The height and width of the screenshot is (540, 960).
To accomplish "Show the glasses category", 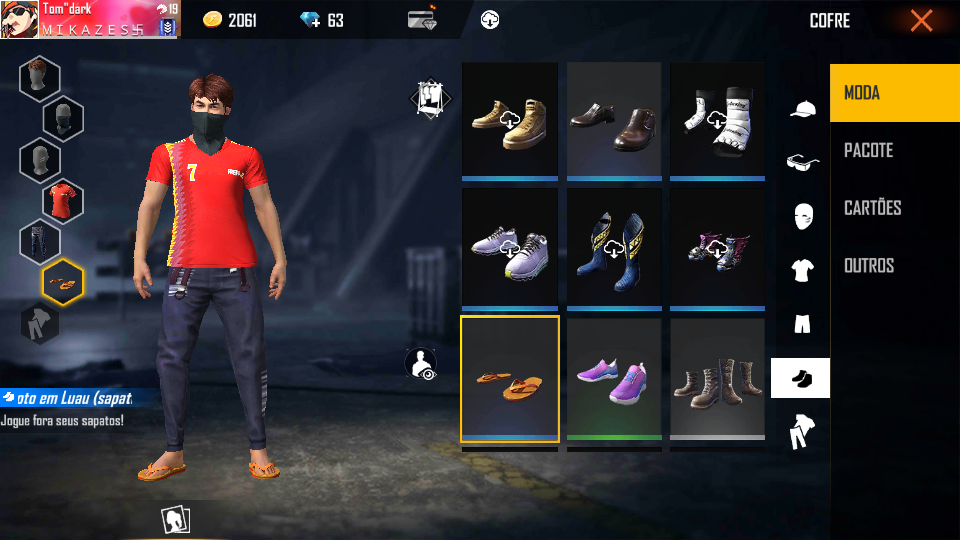I will click(802, 163).
